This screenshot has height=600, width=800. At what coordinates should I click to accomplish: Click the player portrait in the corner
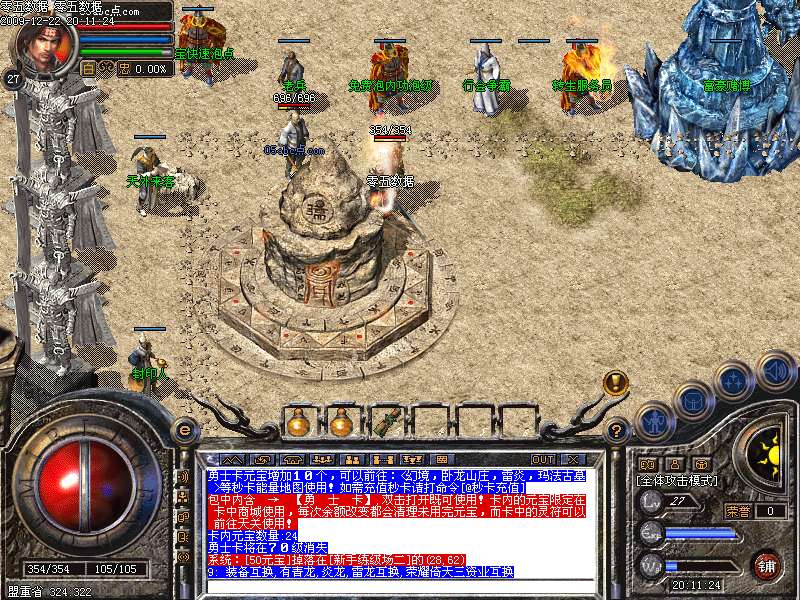pos(42,45)
